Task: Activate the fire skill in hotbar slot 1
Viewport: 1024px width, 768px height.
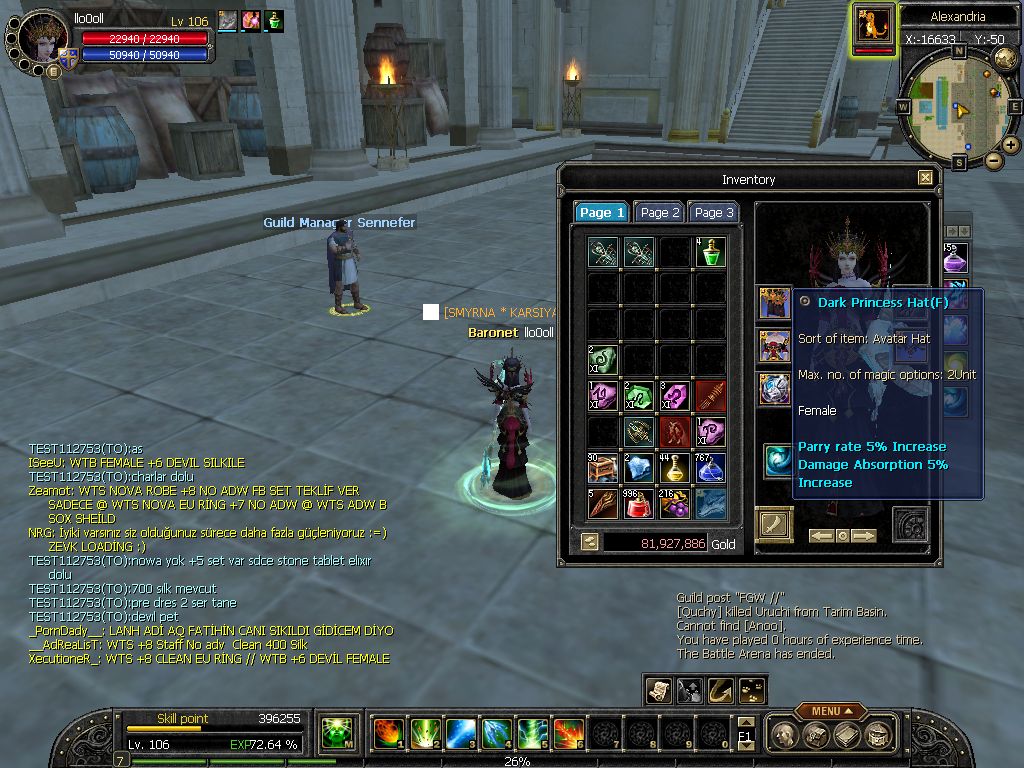Action: coord(388,734)
